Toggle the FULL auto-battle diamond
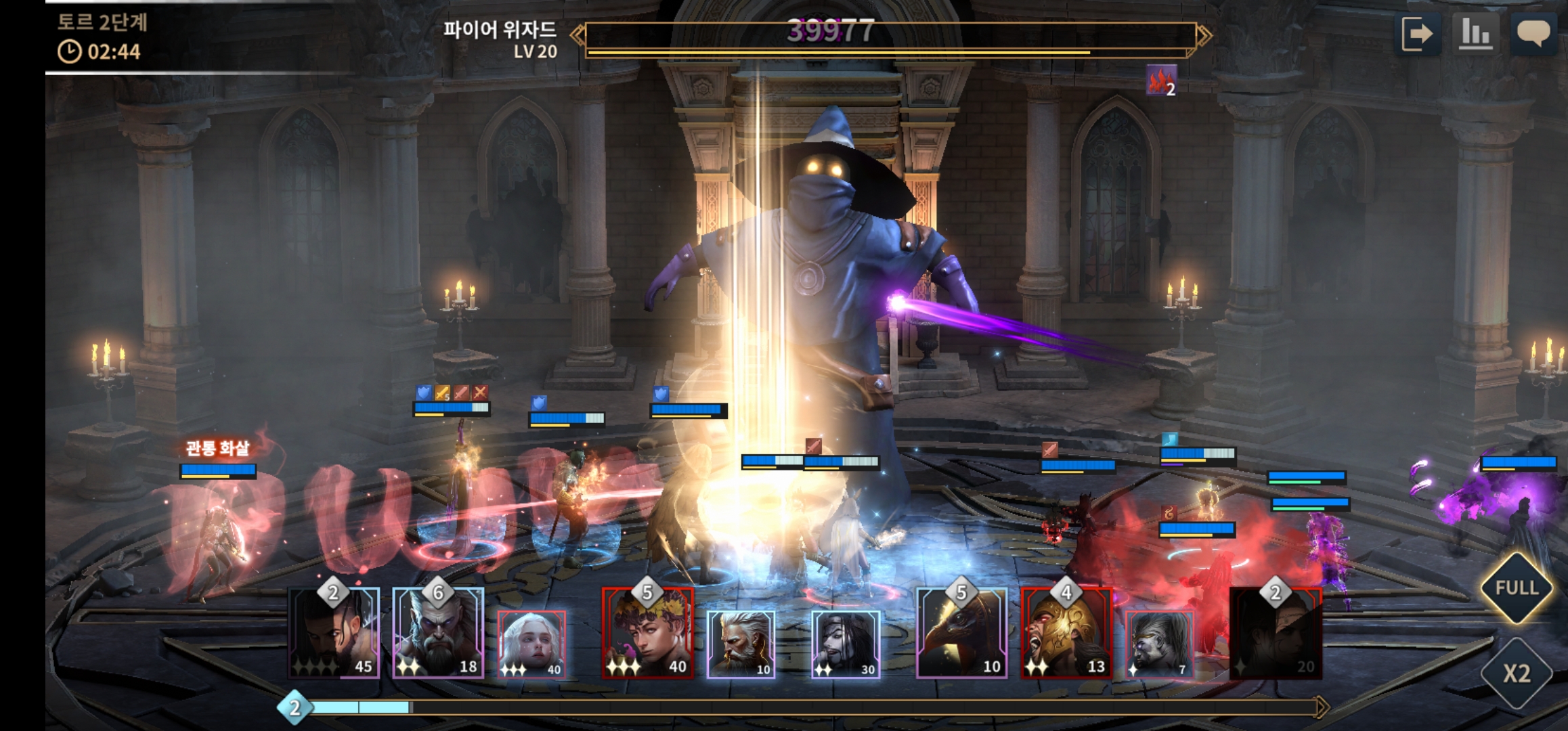 1517,588
